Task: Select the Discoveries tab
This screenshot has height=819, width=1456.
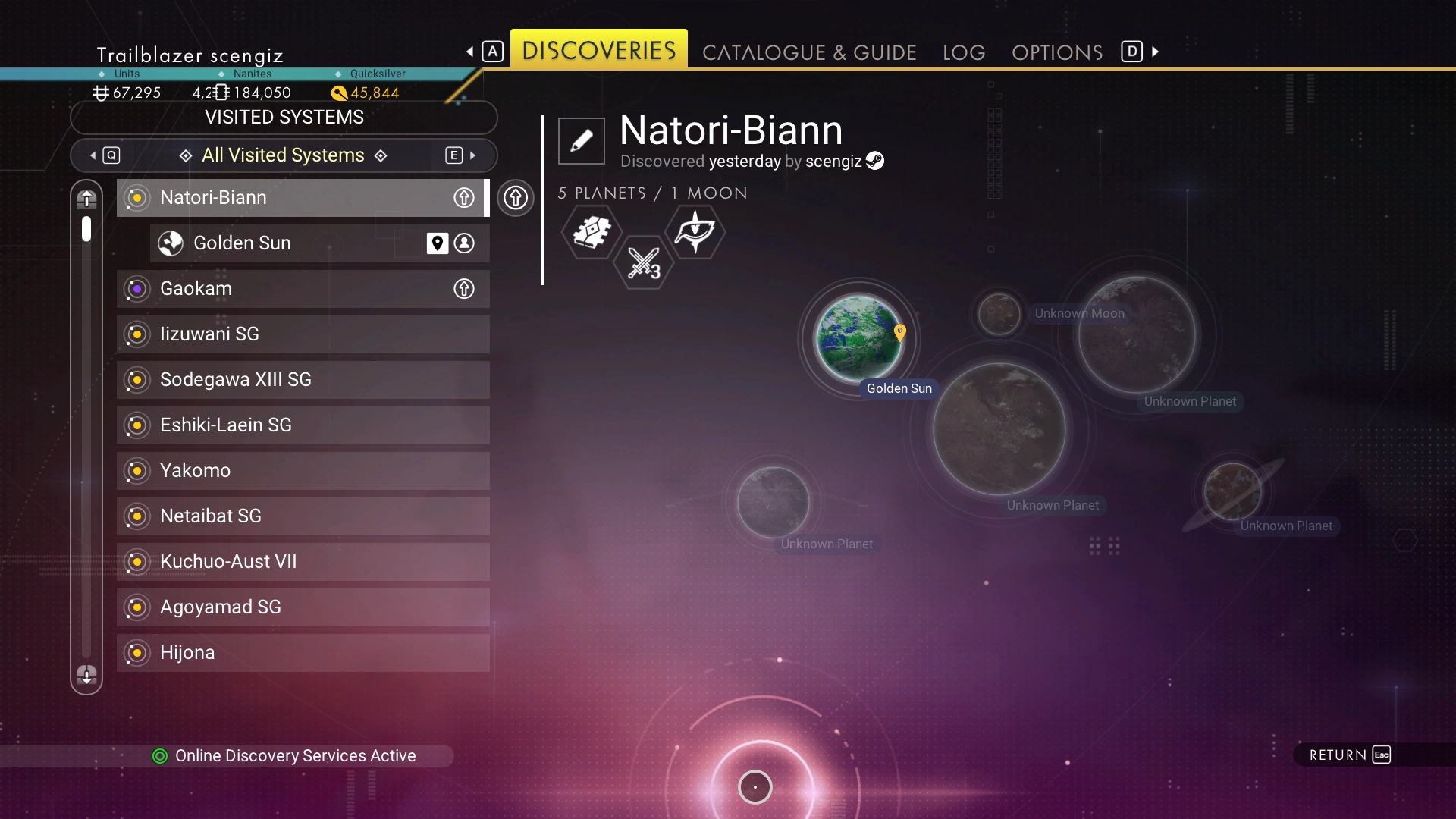Action: [x=599, y=50]
